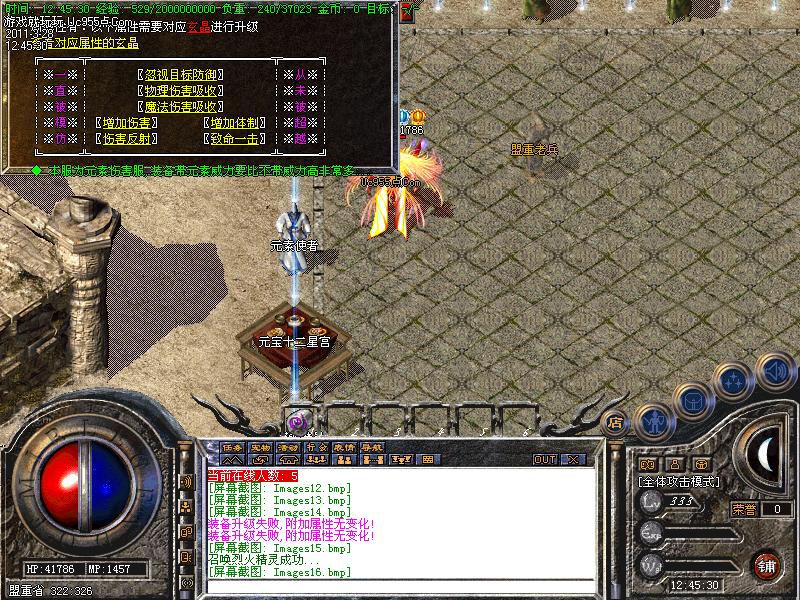The image size is (800, 600).
Task: Close the NPC dialog with red X
Action: point(408,14)
